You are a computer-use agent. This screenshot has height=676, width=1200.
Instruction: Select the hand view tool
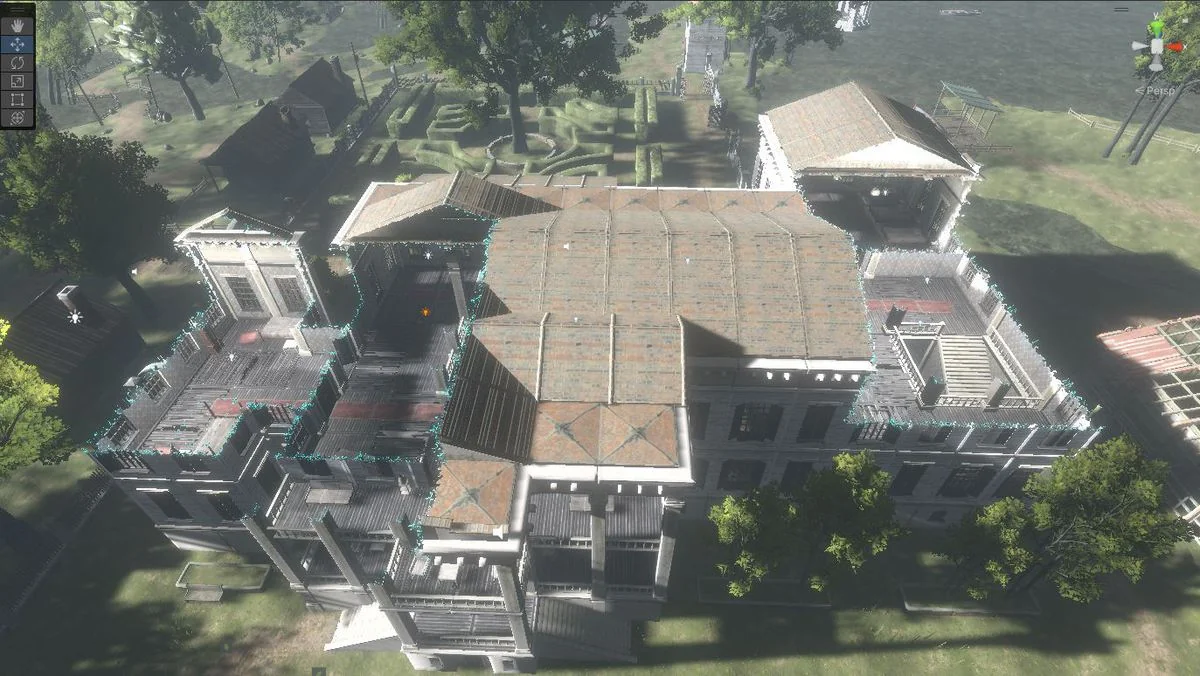click(18, 26)
